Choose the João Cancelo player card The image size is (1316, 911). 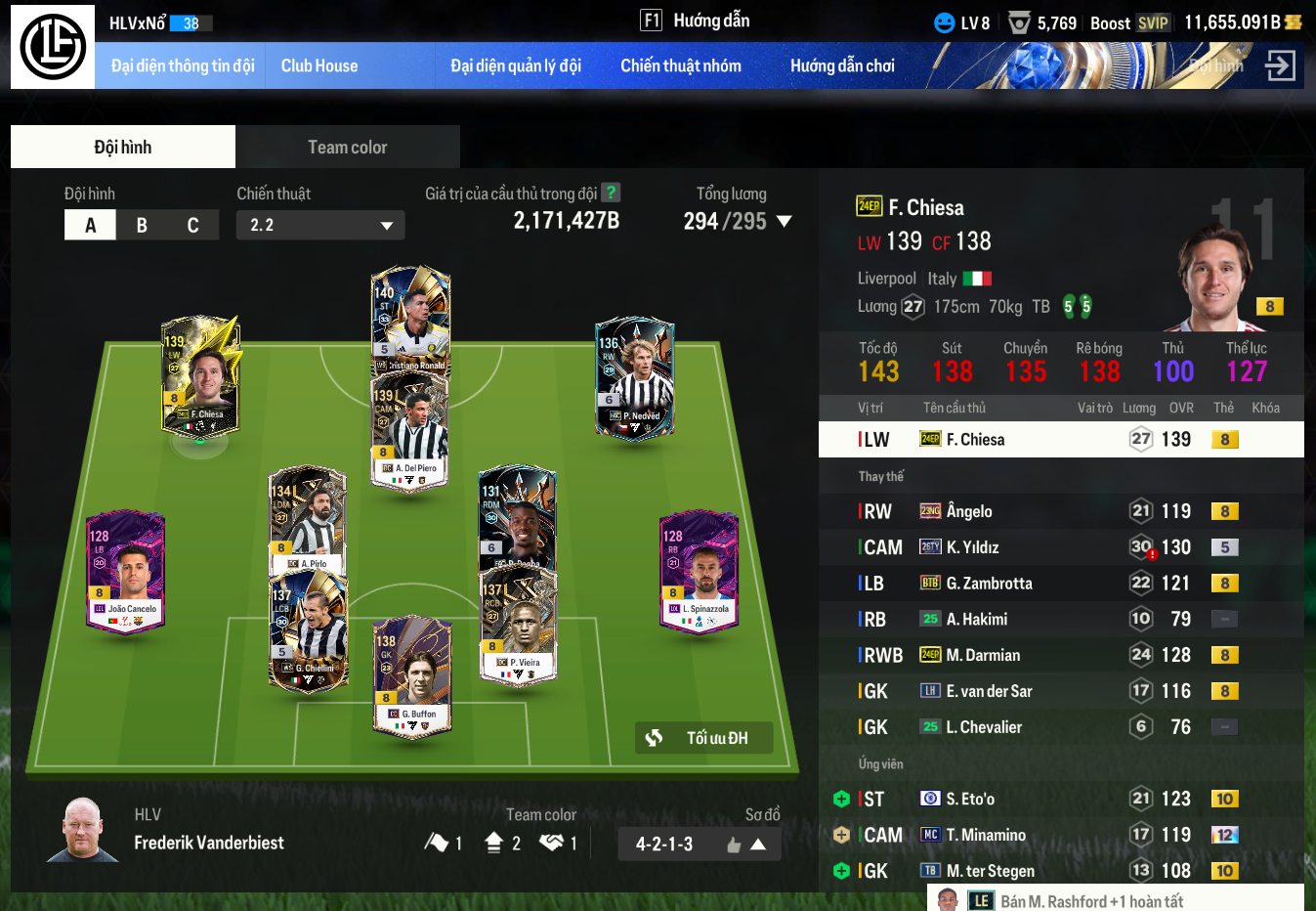tap(125, 571)
